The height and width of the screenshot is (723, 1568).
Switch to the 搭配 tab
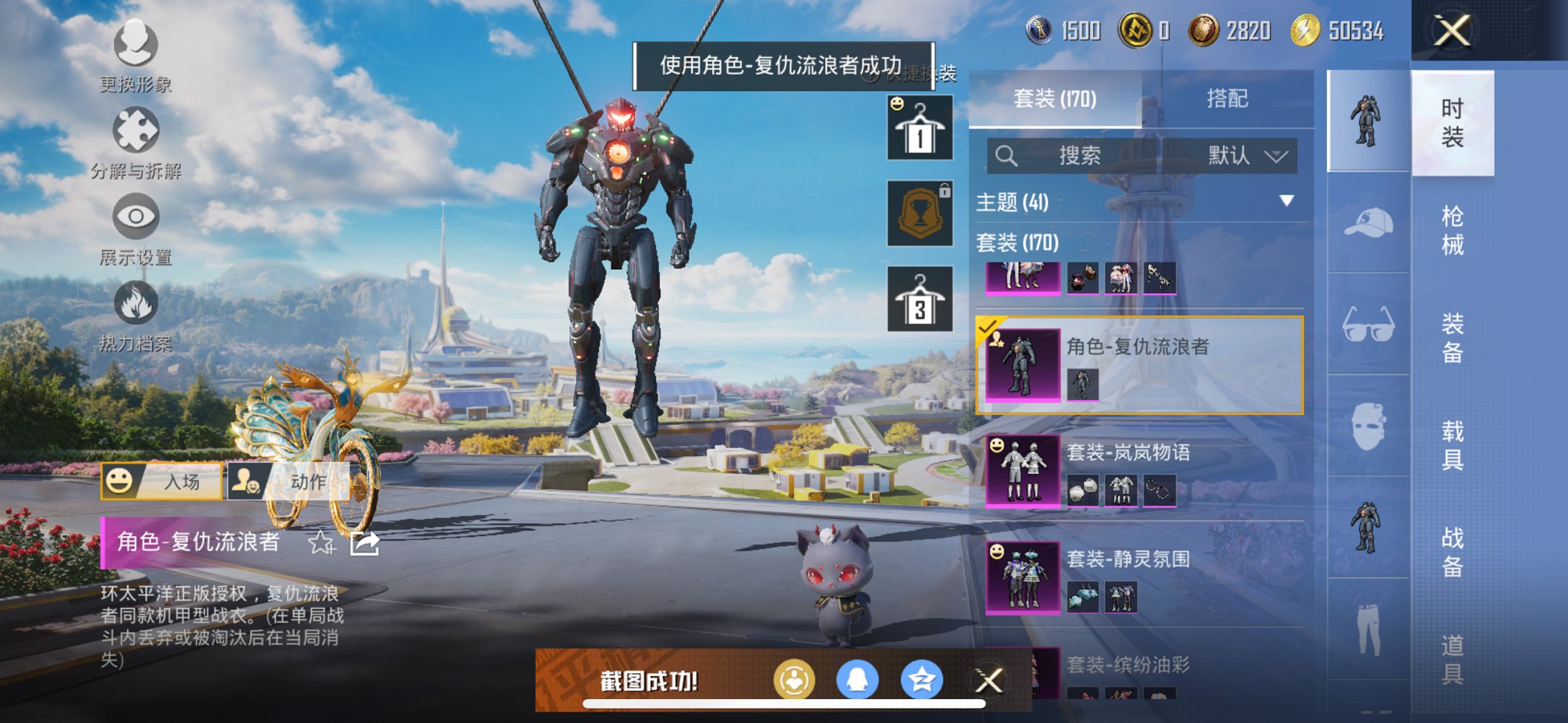click(x=1227, y=97)
